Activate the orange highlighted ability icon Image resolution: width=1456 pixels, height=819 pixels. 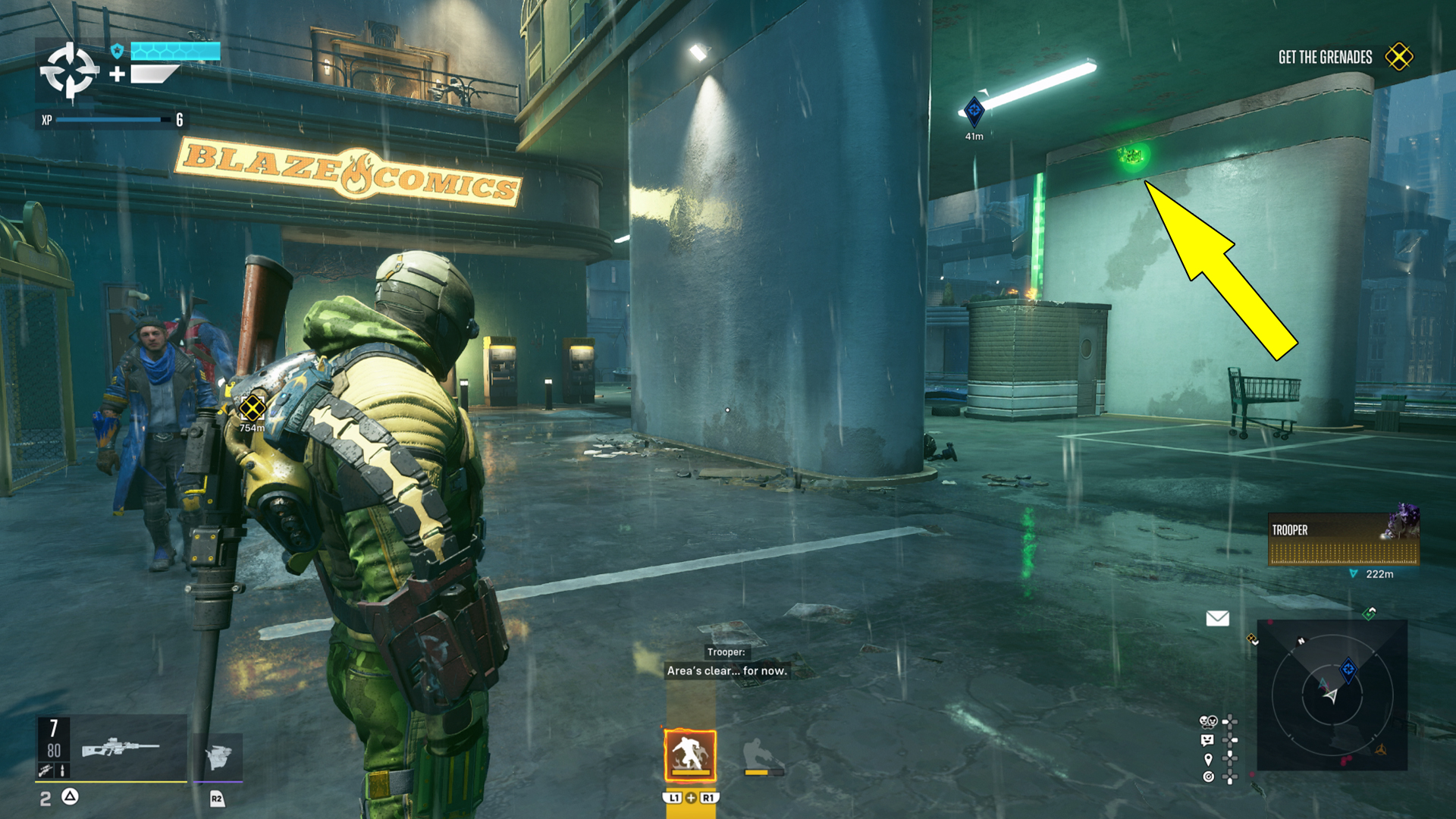(x=690, y=755)
